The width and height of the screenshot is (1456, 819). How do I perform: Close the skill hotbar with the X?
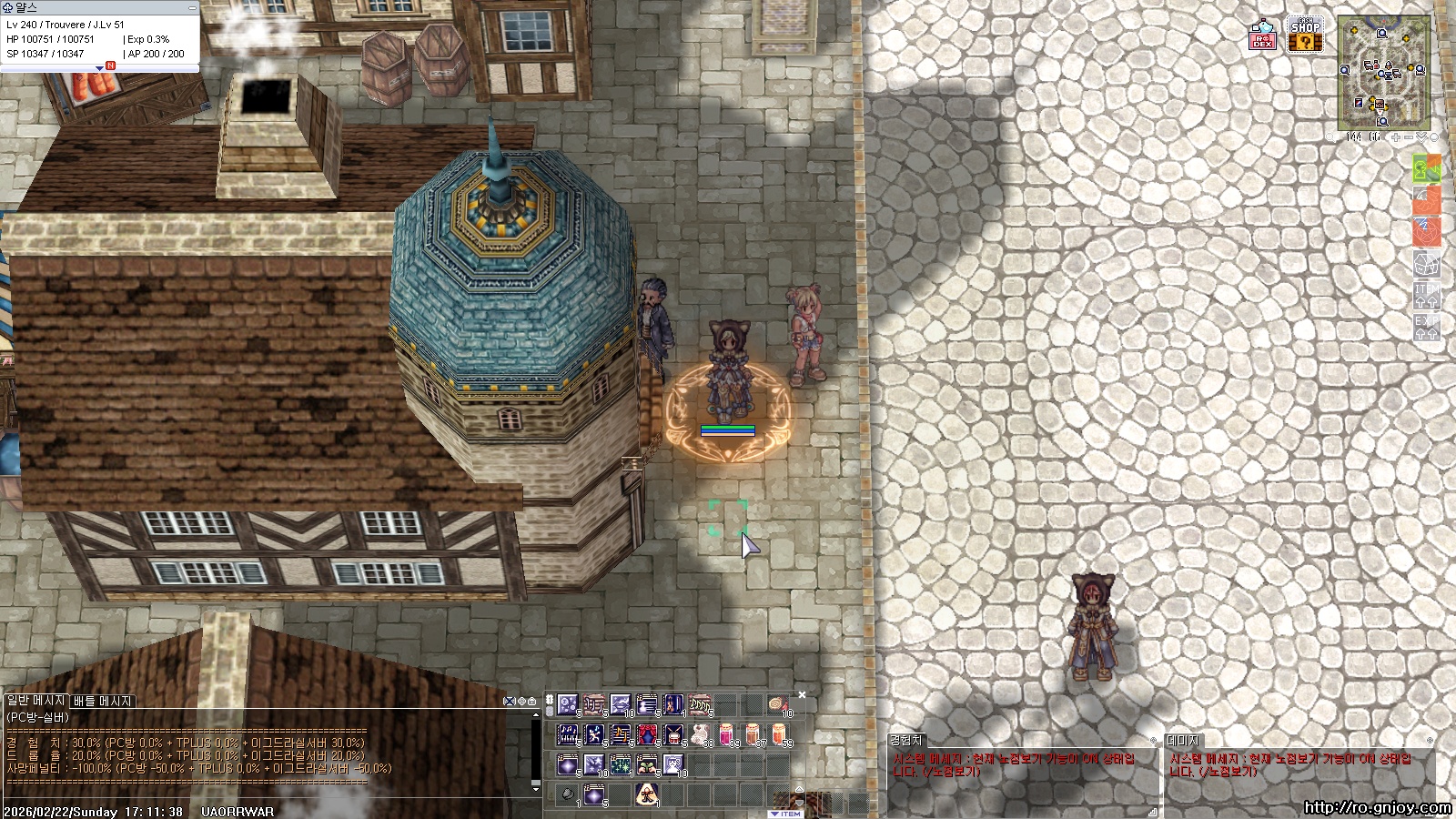point(802,695)
